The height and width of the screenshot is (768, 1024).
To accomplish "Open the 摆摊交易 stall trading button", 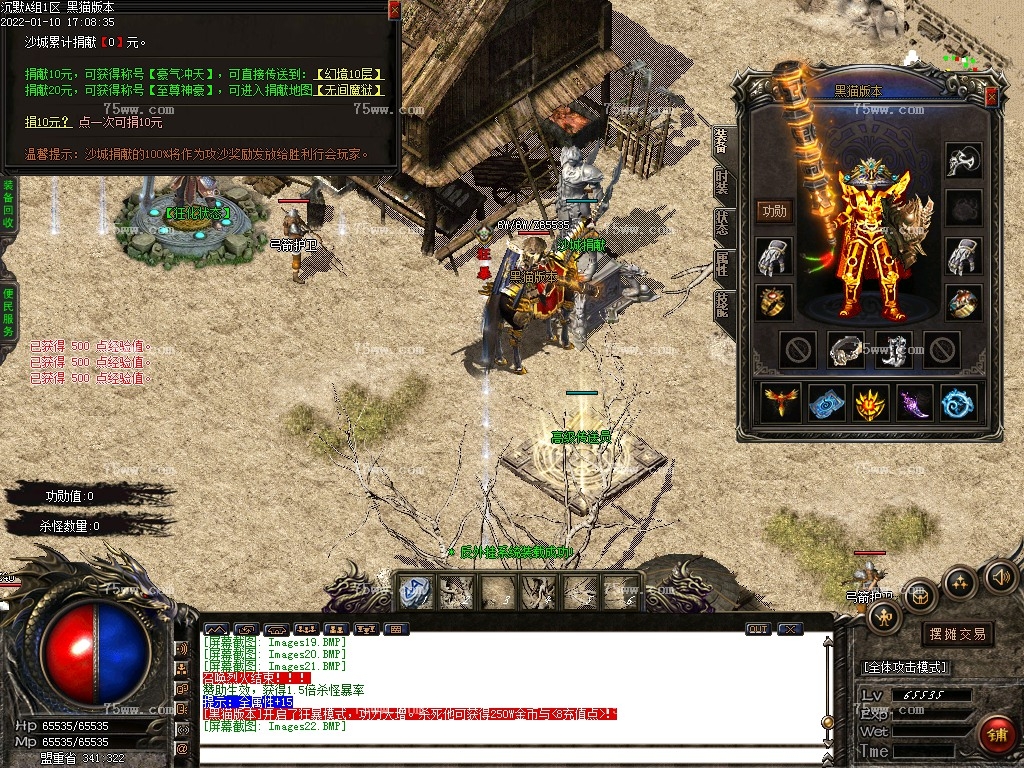I will point(957,634).
